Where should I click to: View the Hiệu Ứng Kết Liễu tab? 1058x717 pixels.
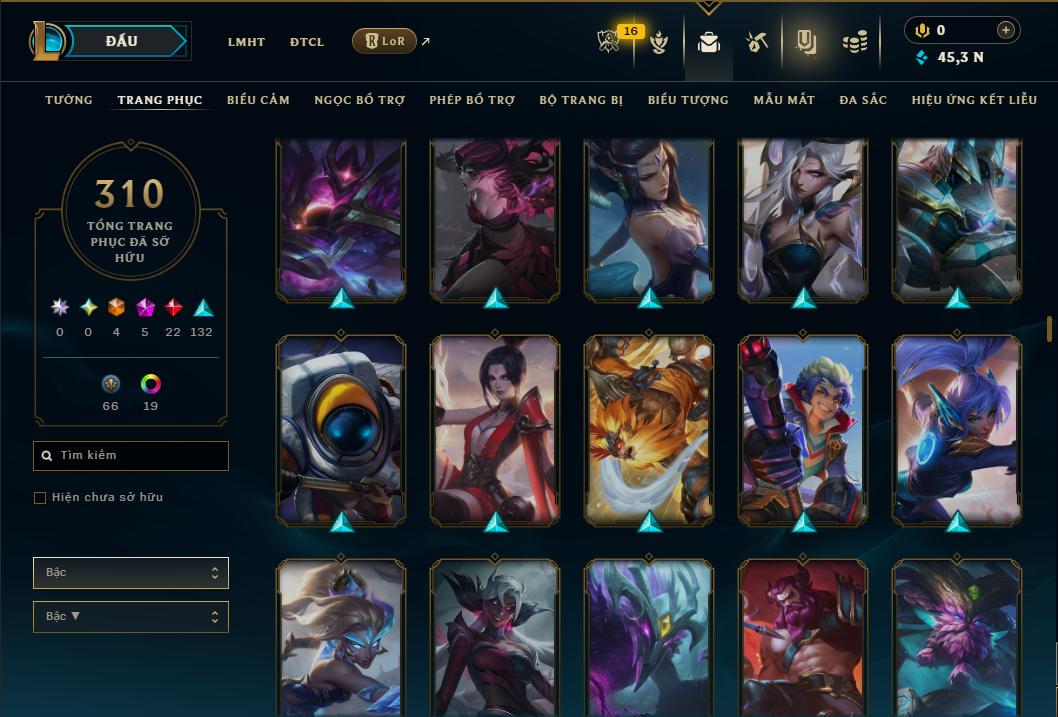(974, 100)
